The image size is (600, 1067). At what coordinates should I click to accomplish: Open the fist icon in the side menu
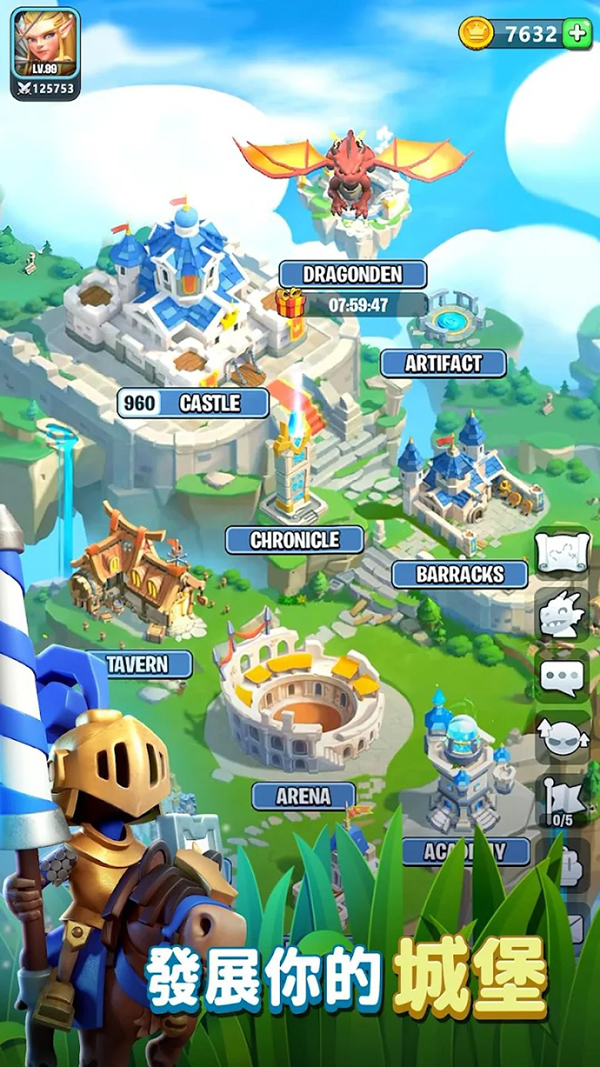(x=563, y=866)
